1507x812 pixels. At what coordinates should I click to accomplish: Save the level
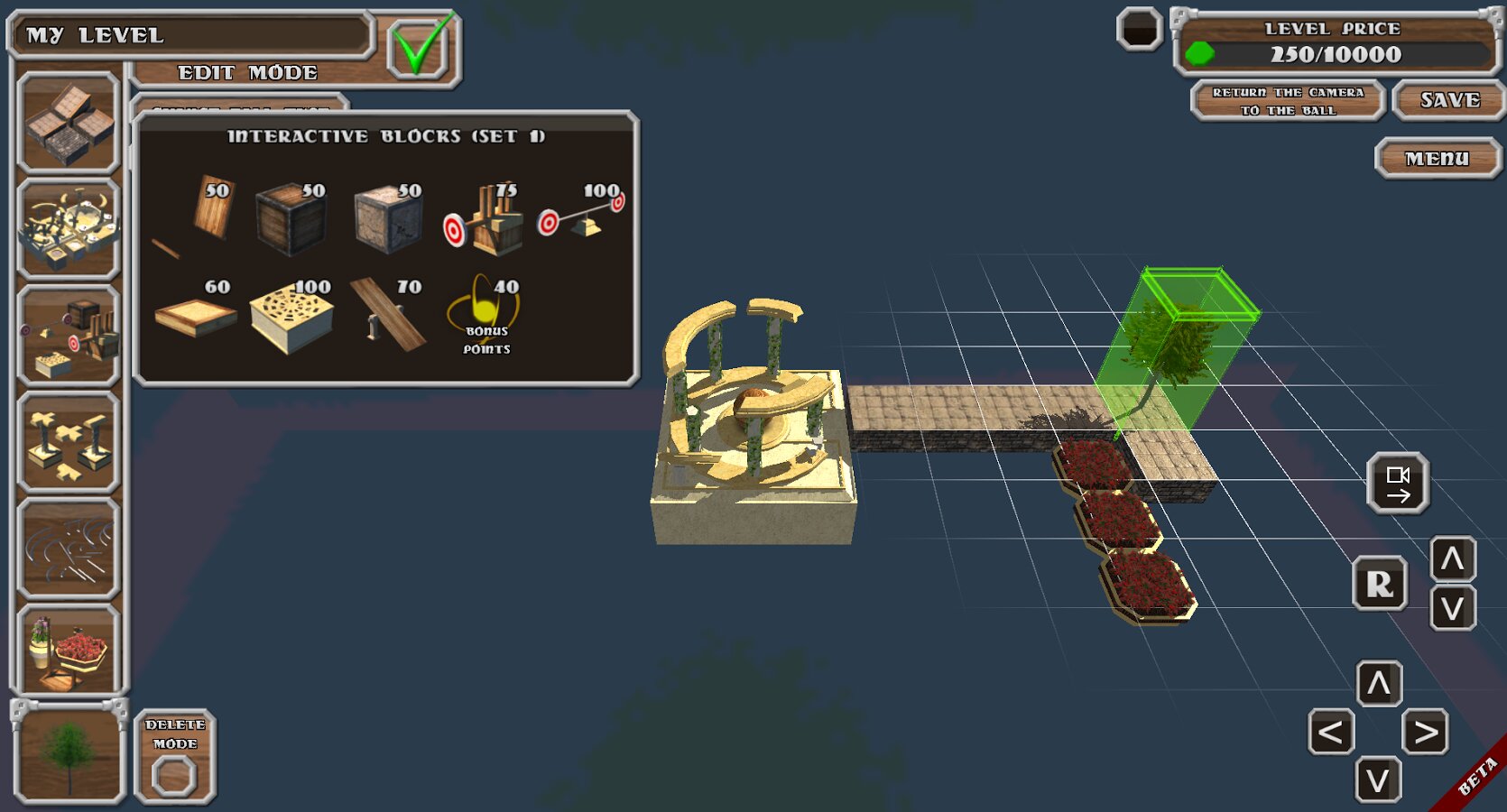[1449, 100]
